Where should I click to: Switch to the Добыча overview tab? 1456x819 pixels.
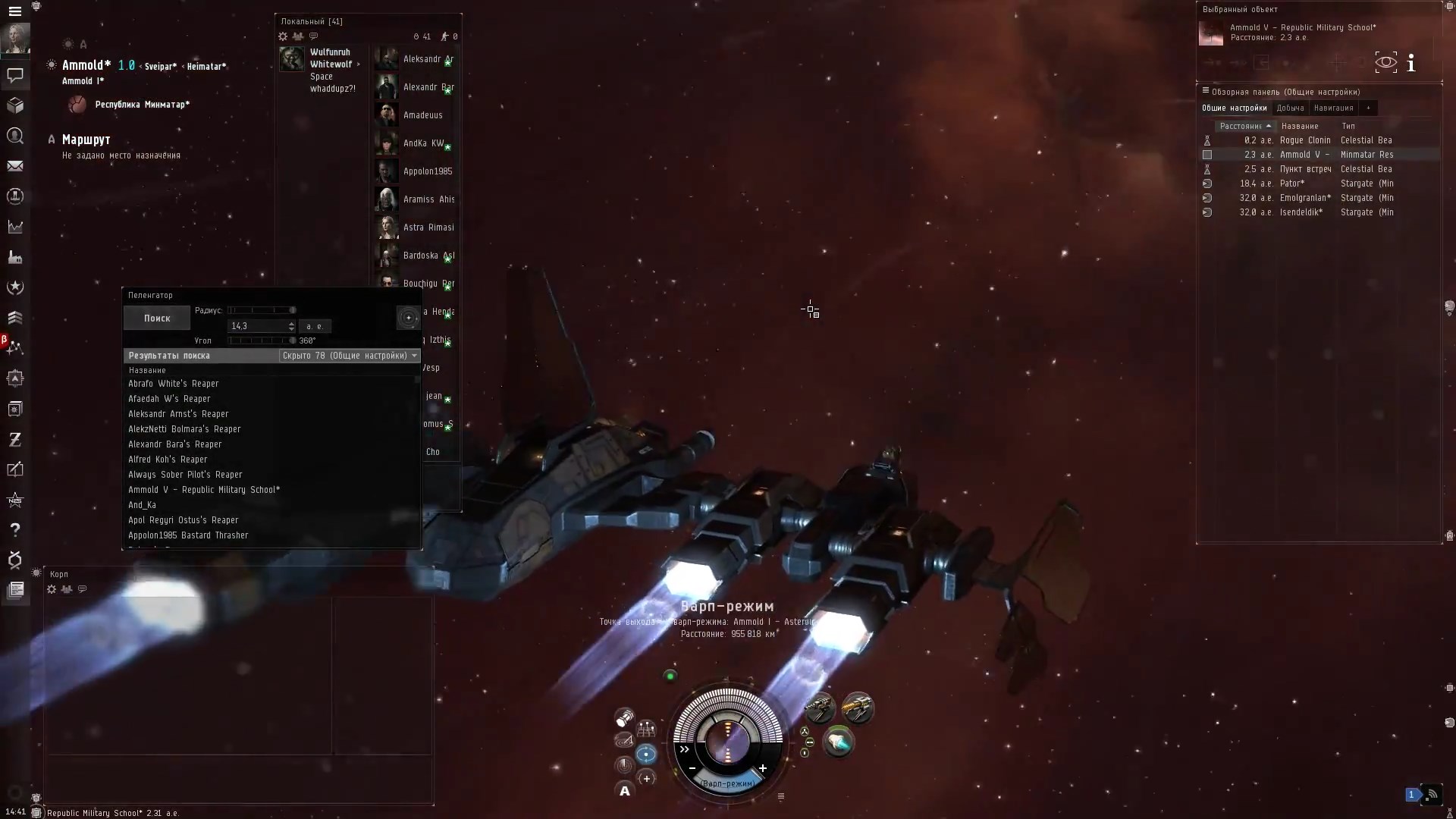click(1291, 108)
